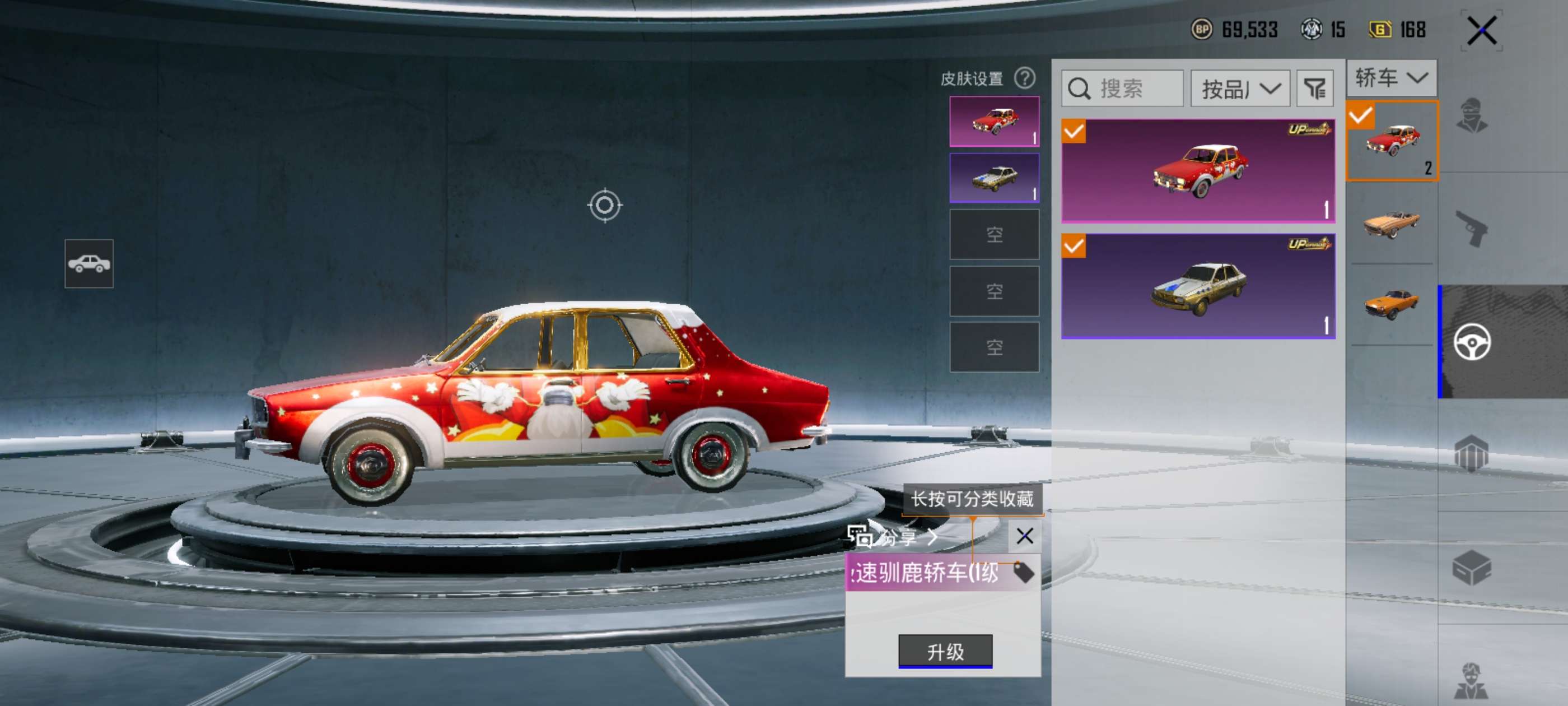Open the skin settings help question mark

(x=1024, y=78)
